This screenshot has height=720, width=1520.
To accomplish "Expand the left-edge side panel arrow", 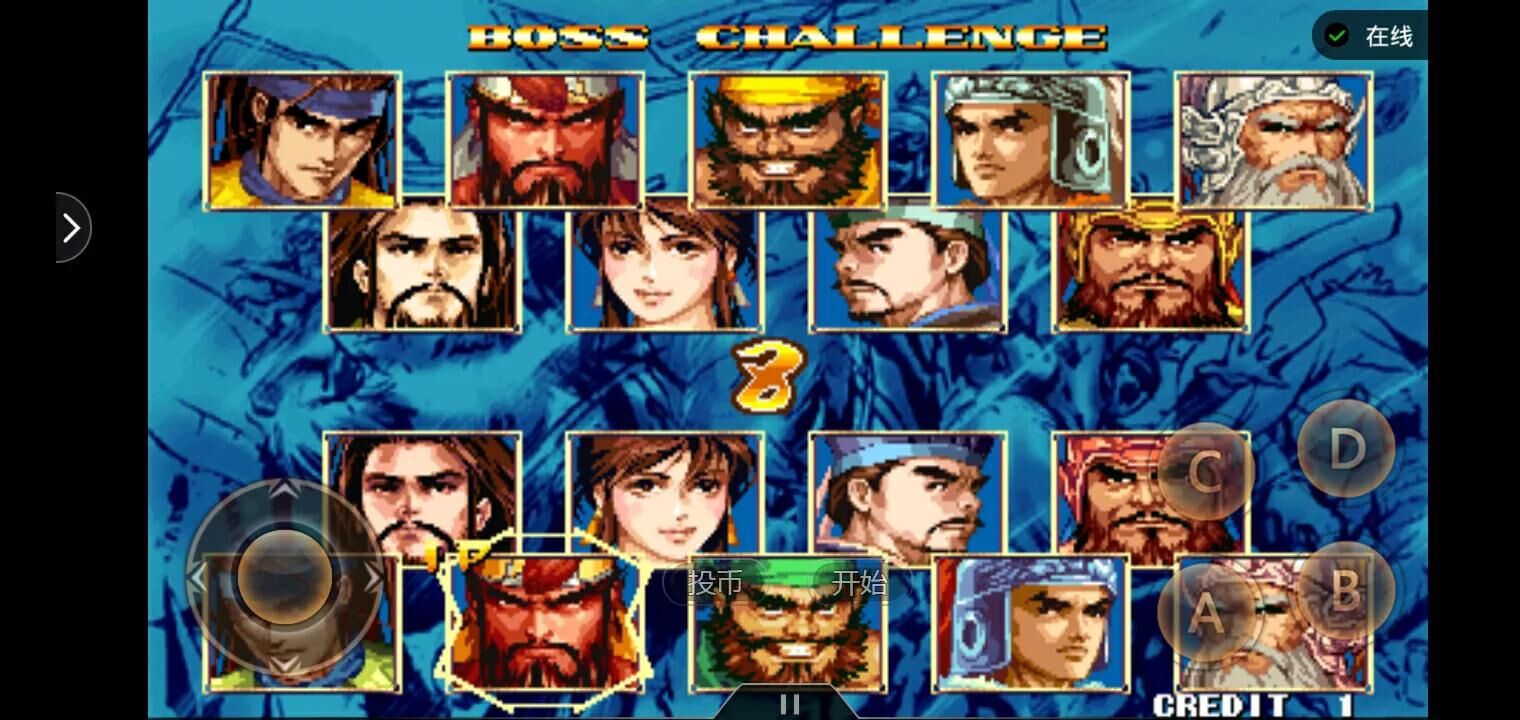I will pos(70,227).
